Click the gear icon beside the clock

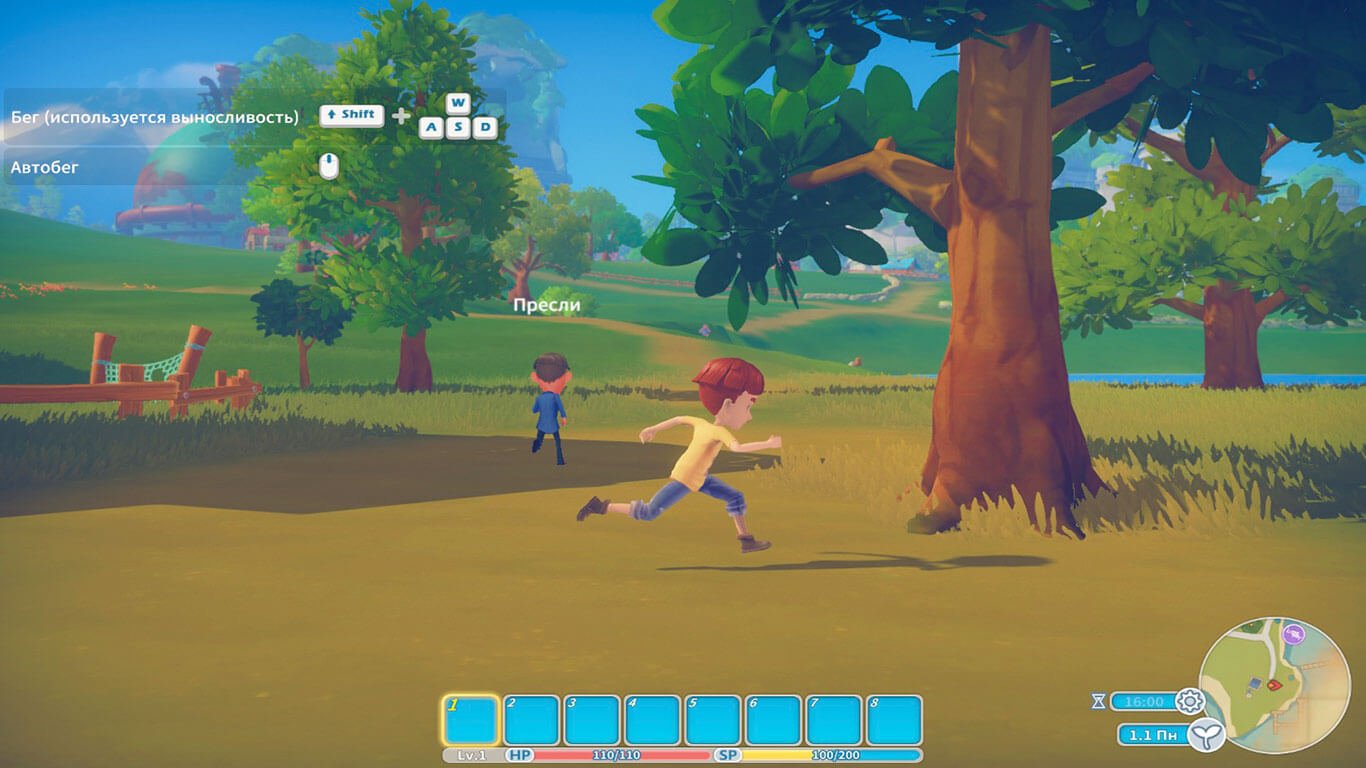pyautogui.click(x=1189, y=701)
